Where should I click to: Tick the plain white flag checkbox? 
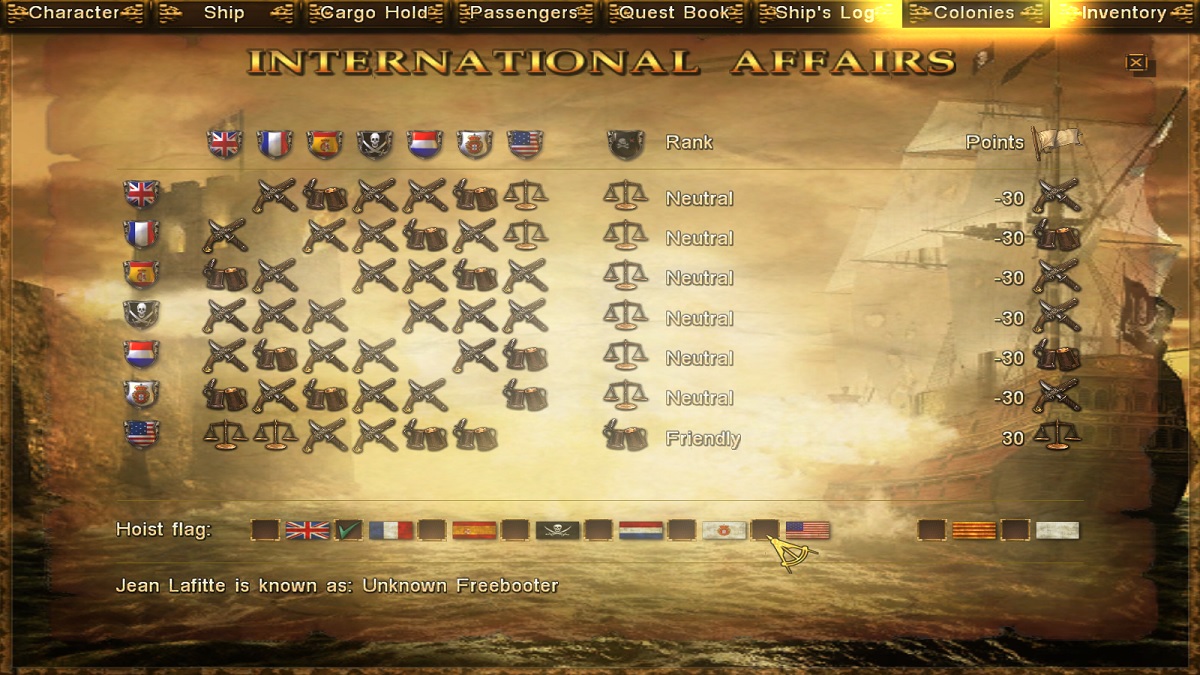(x=1015, y=530)
